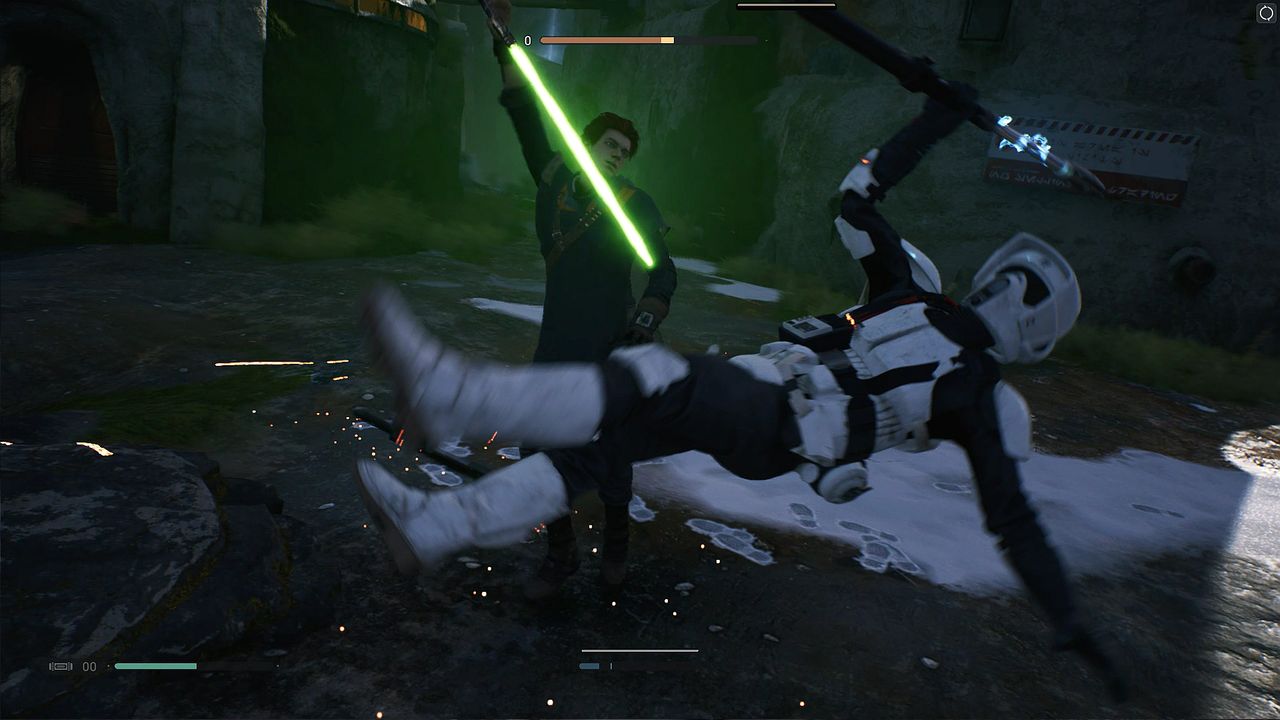
Task: Select the stim canister icon
Action: [61, 666]
